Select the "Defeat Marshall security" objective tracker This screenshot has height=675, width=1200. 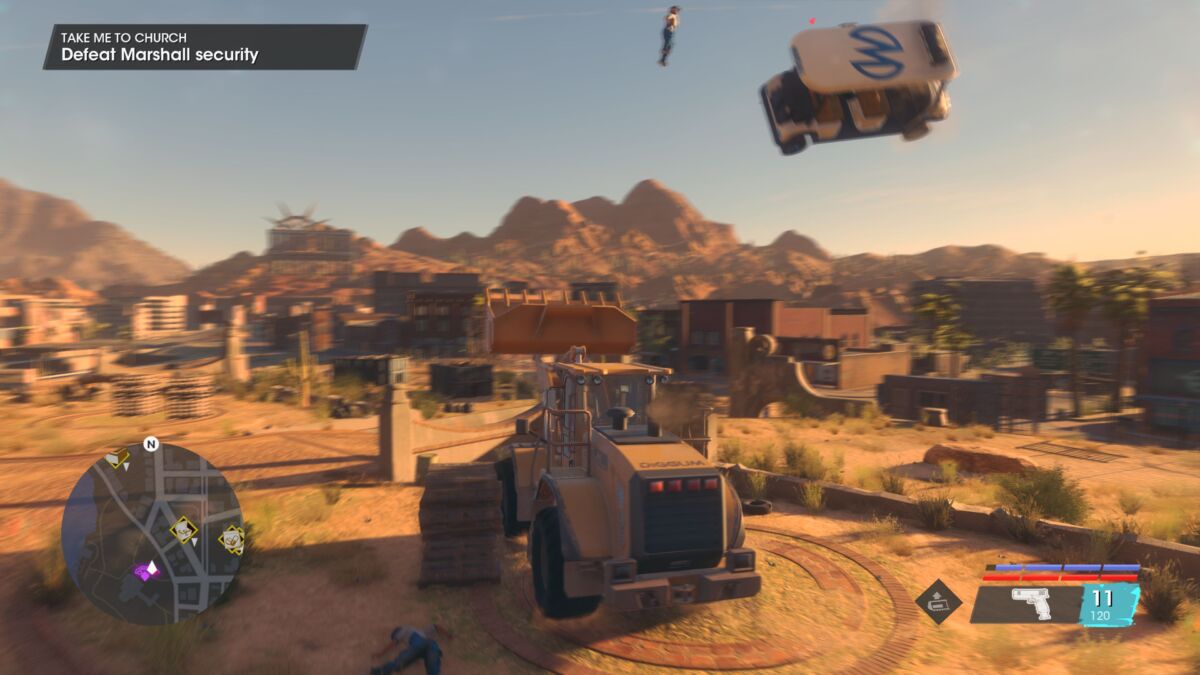point(160,55)
